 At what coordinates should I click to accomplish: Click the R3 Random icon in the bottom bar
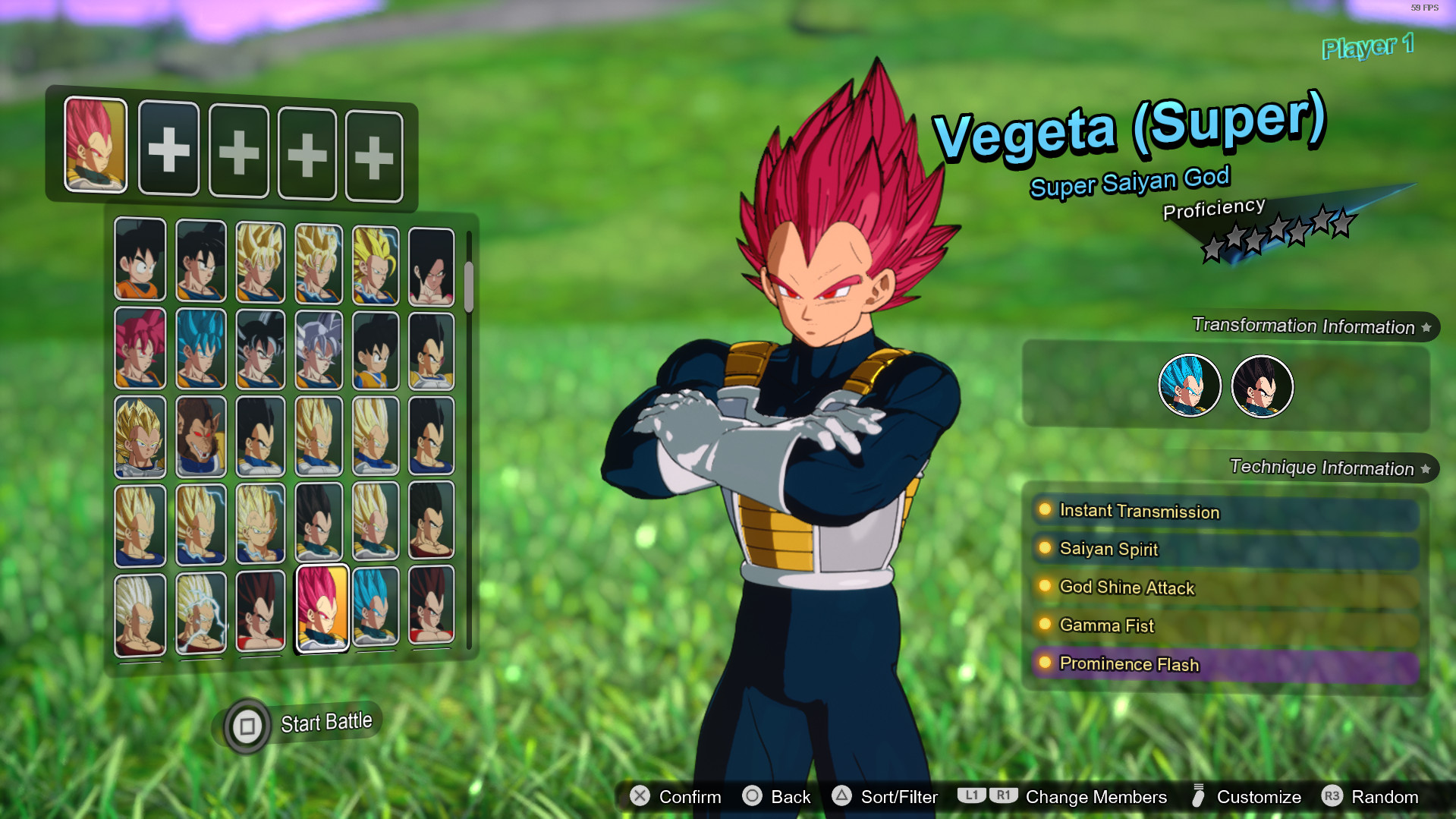click(x=1333, y=797)
